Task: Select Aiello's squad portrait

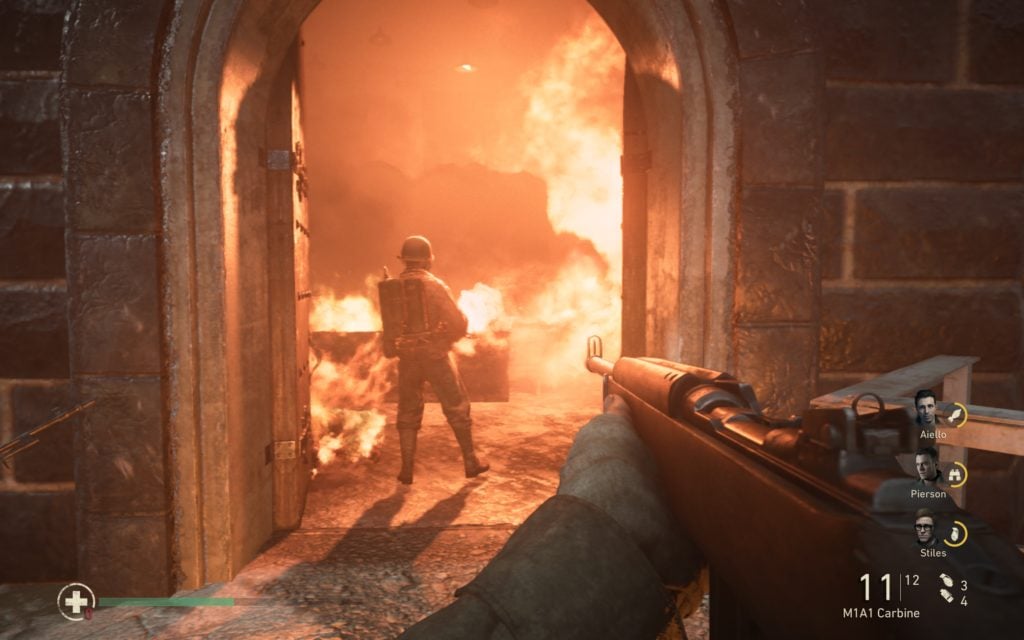Action: pyautogui.click(x=925, y=409)
